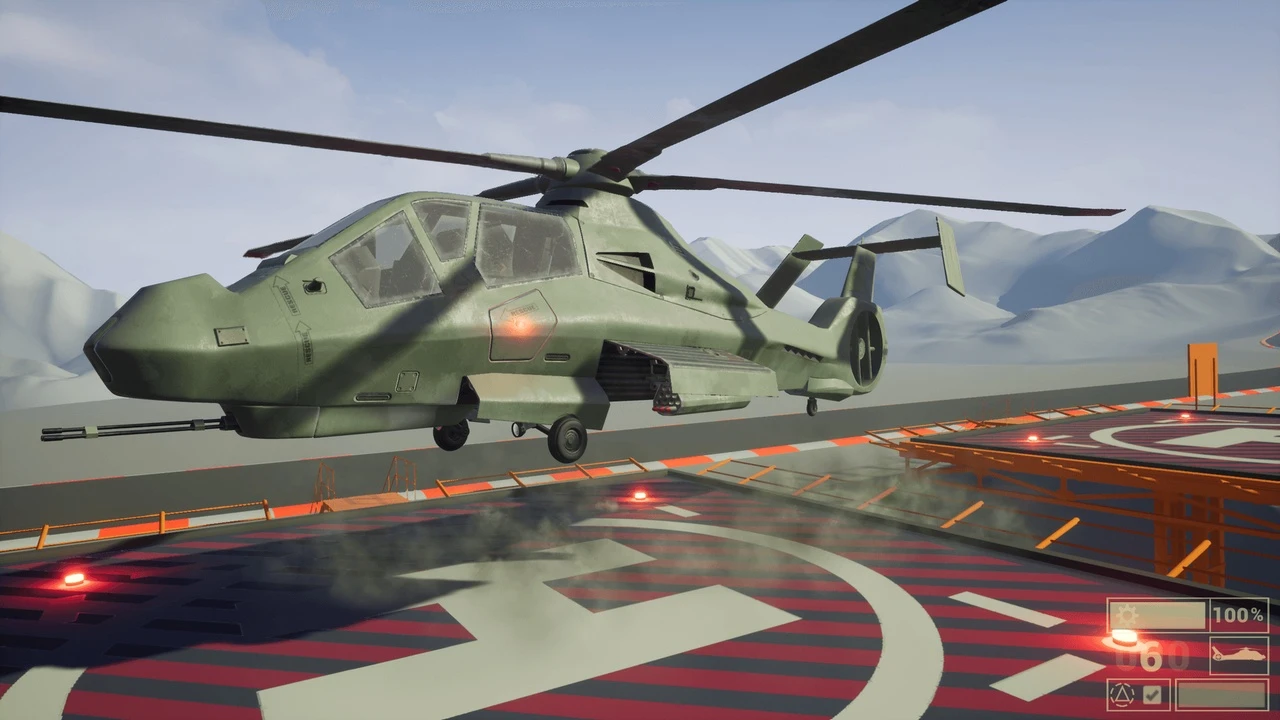The image size is (1280, 720).
Task: Toggle the checkmark box beside the triangle
Action: click(x=1152, y=694)
